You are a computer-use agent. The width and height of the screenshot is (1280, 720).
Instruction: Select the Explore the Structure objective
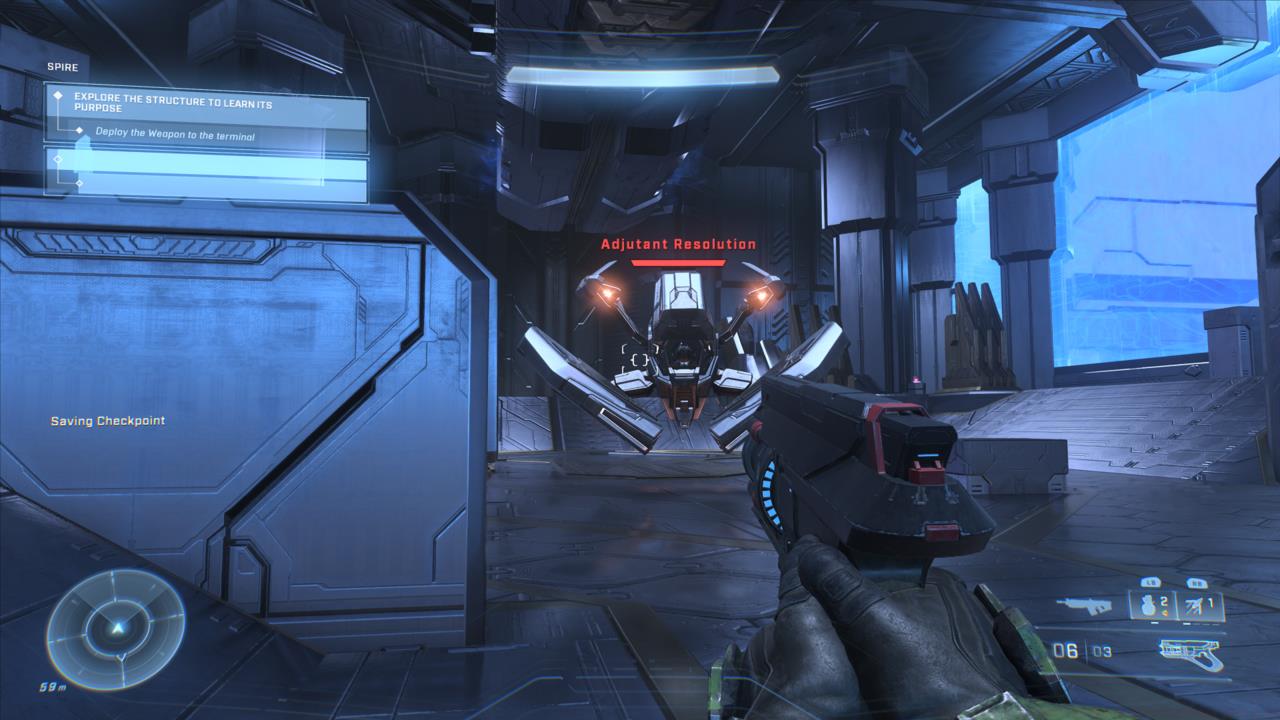(x=205, y=105)
